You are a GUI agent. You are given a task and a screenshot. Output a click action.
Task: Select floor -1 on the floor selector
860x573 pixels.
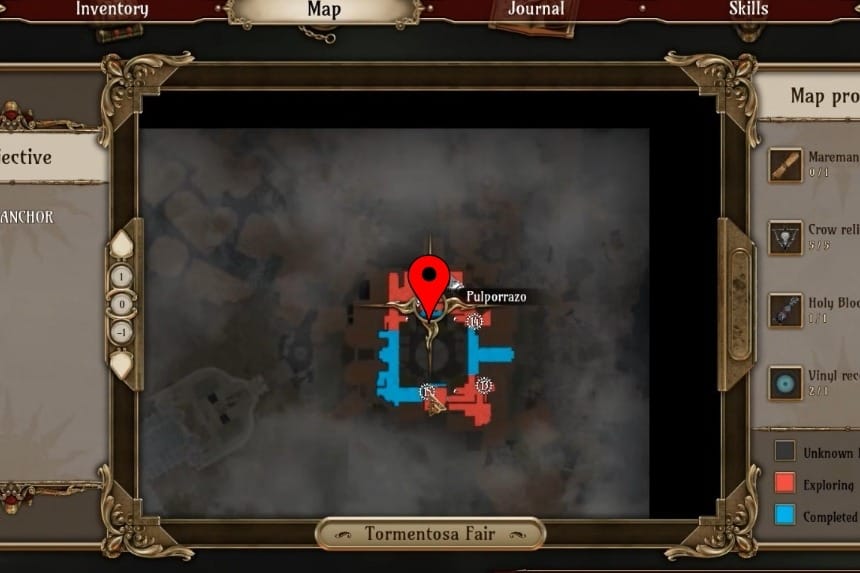[121, 332]
